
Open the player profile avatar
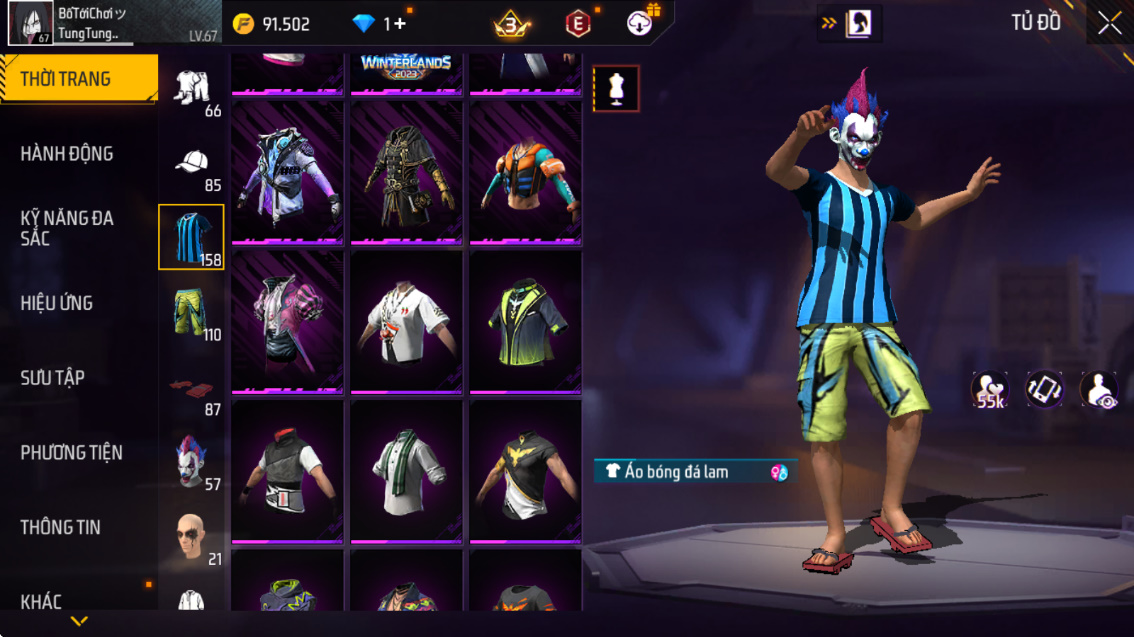[31, 23]
